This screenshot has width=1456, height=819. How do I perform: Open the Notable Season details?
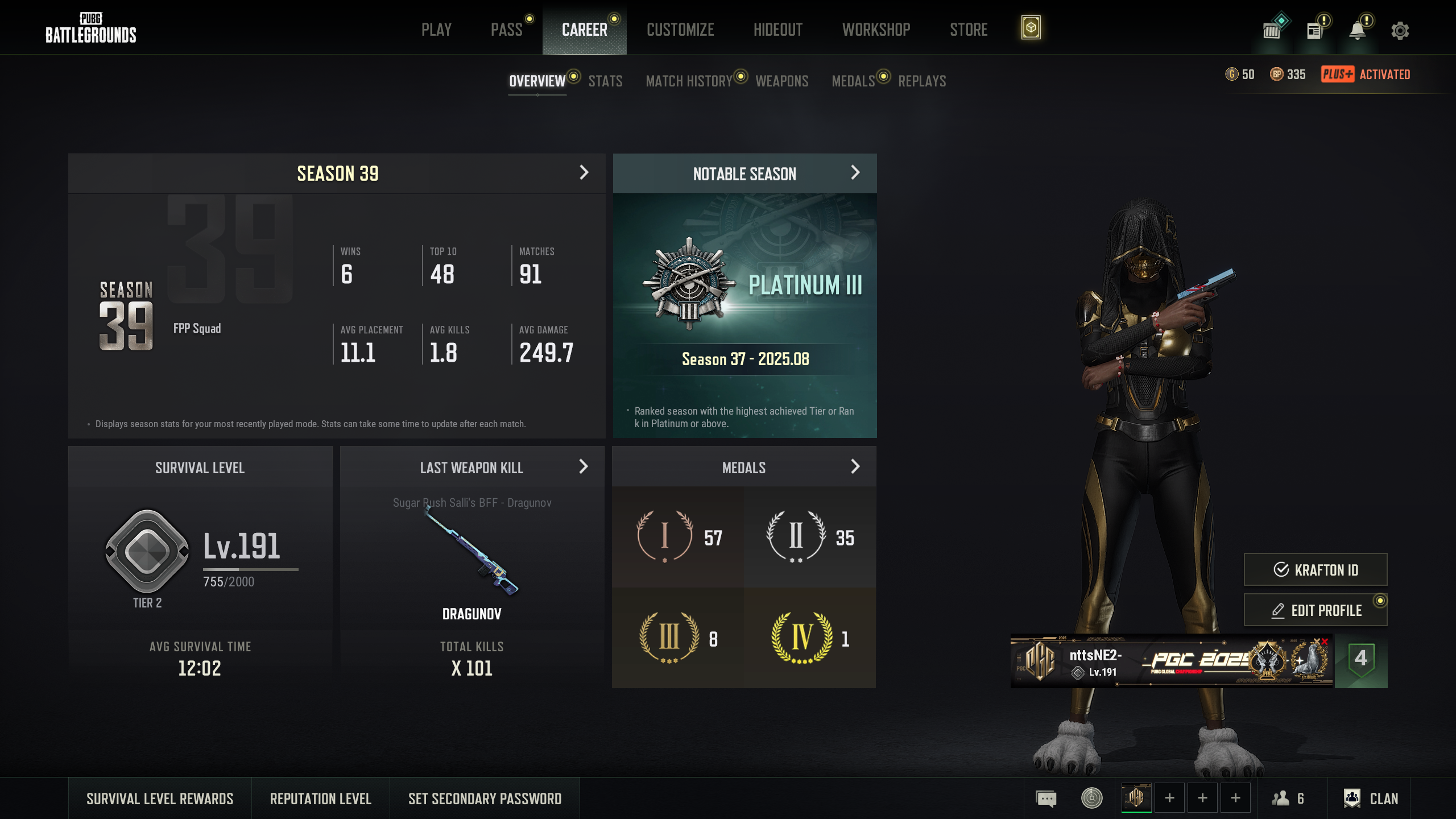[855, 173]
